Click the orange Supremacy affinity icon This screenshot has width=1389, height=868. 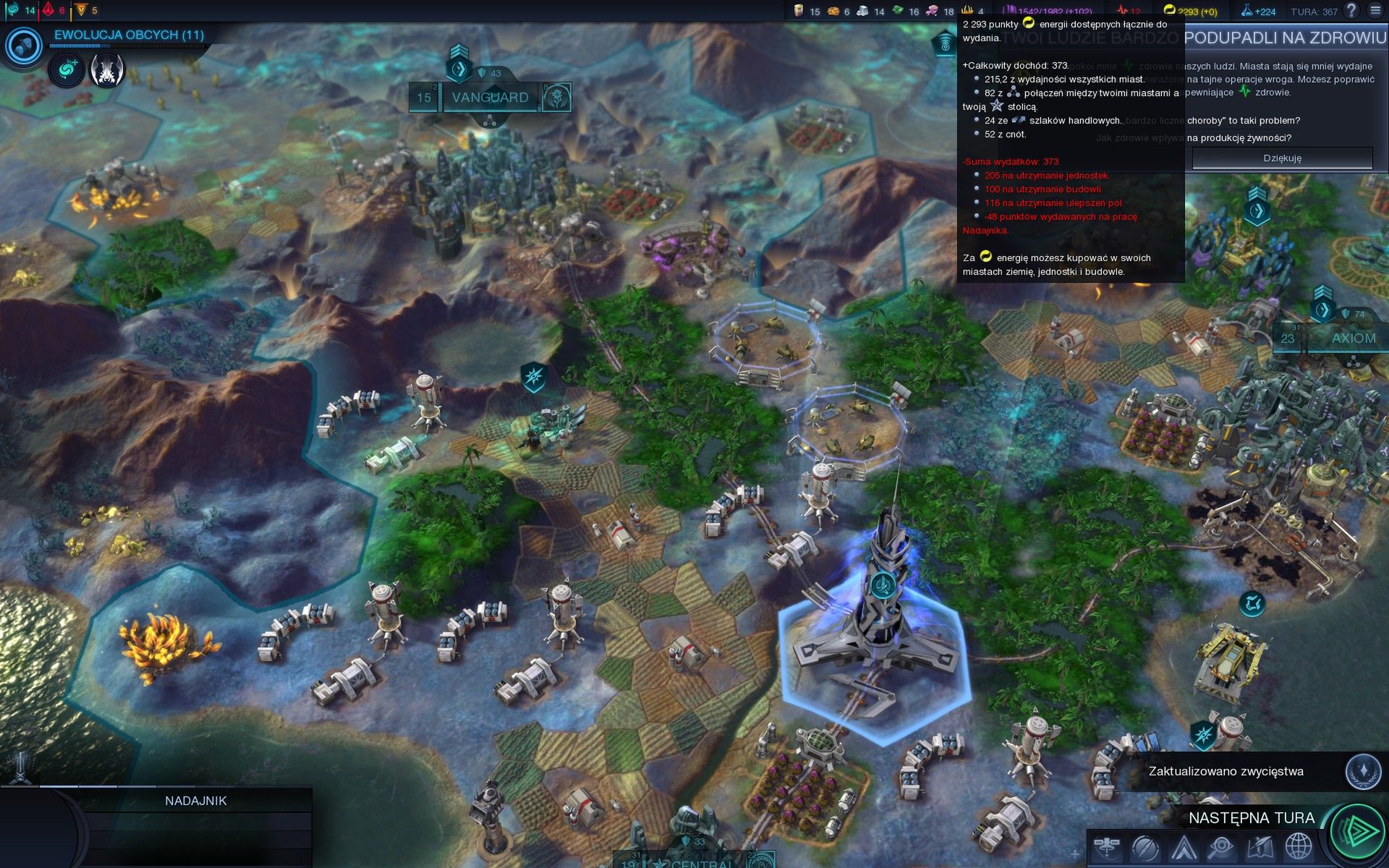pos(81,10)
